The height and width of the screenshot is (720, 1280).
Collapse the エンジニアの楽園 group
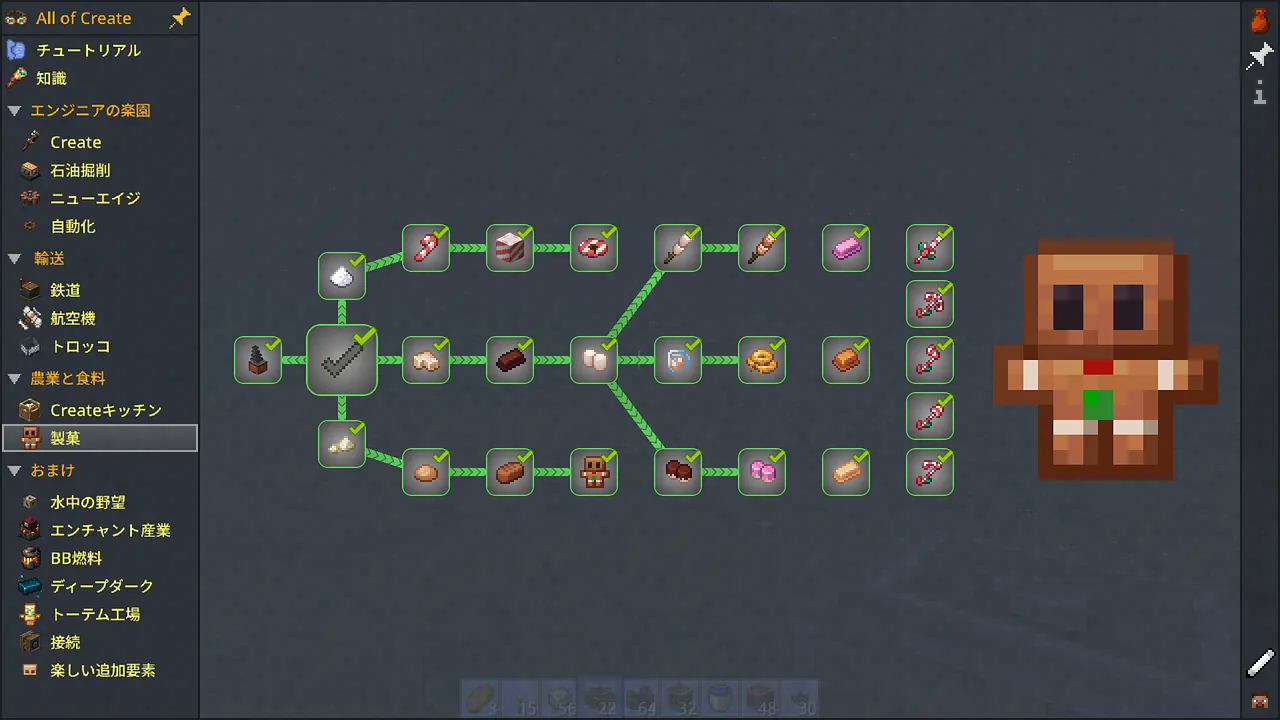coord(14,111)
